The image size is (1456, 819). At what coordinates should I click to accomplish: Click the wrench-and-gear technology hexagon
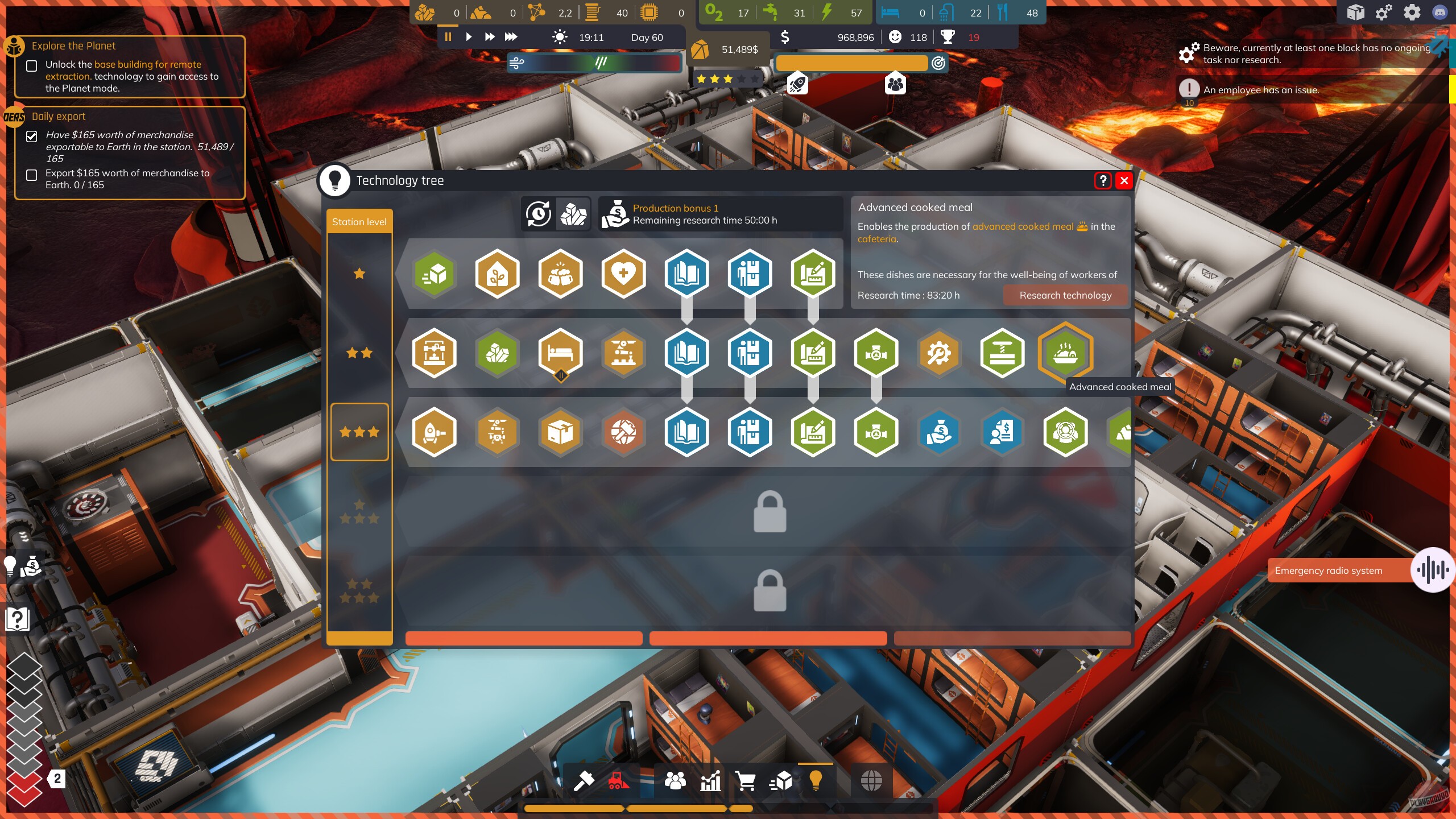tap(940, 353)
